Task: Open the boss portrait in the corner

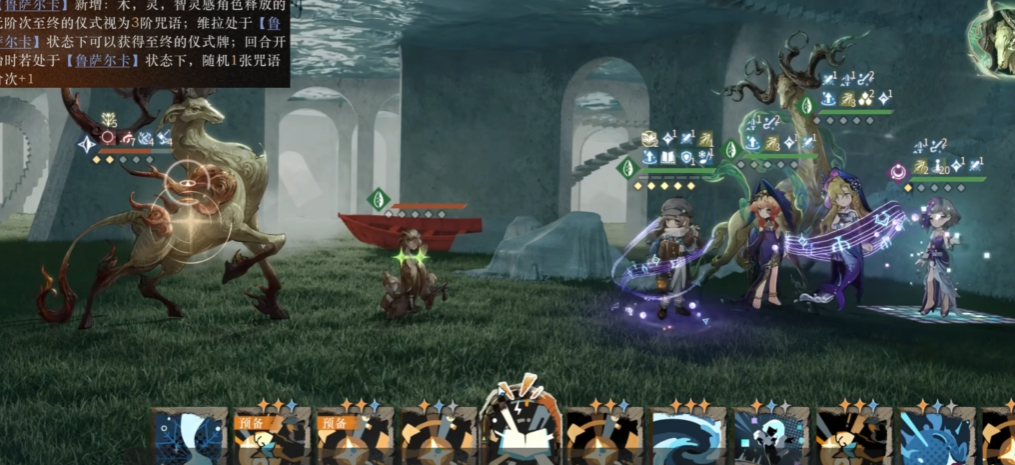Action: [993, 35]
